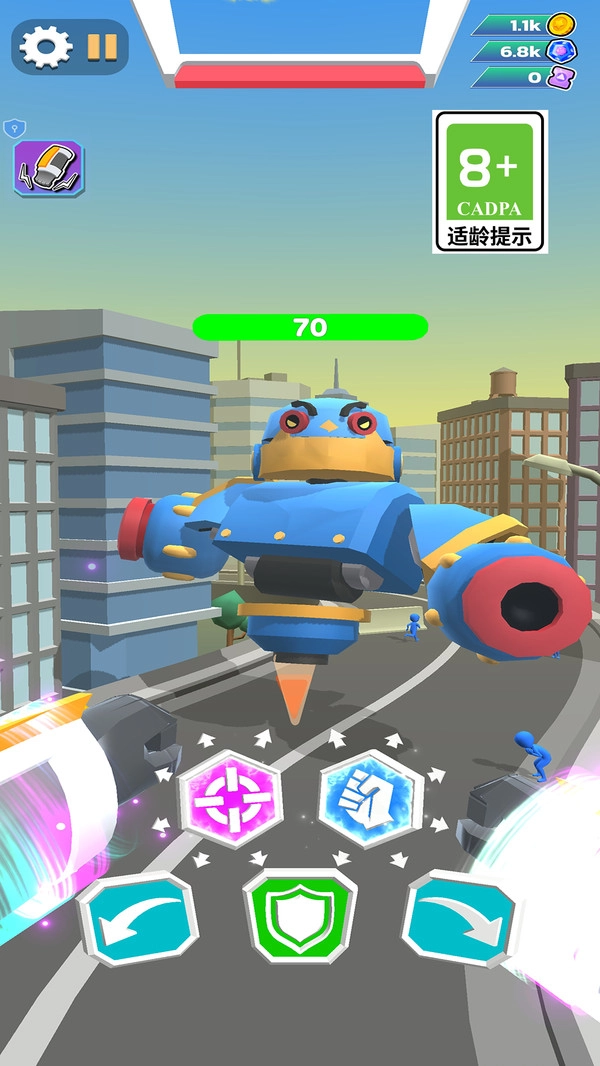
Task: Open the CADPA 8+ age rating notice
Action: coord(490,181)
